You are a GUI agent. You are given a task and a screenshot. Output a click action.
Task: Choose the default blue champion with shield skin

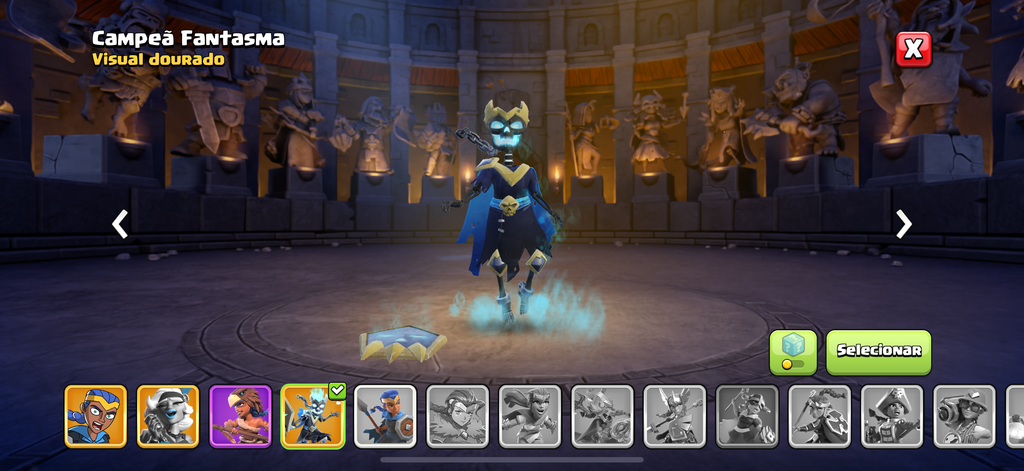385,416
